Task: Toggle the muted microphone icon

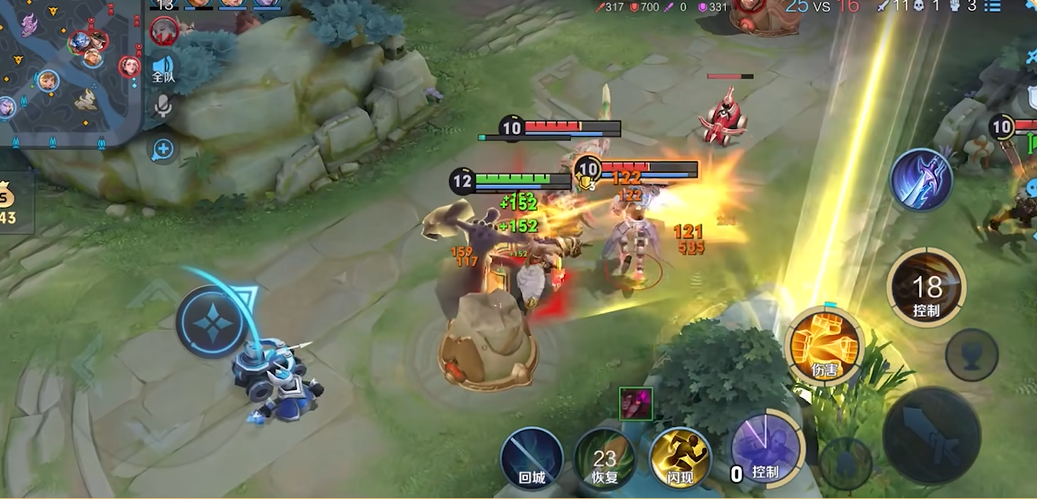Action: [162, 104]
